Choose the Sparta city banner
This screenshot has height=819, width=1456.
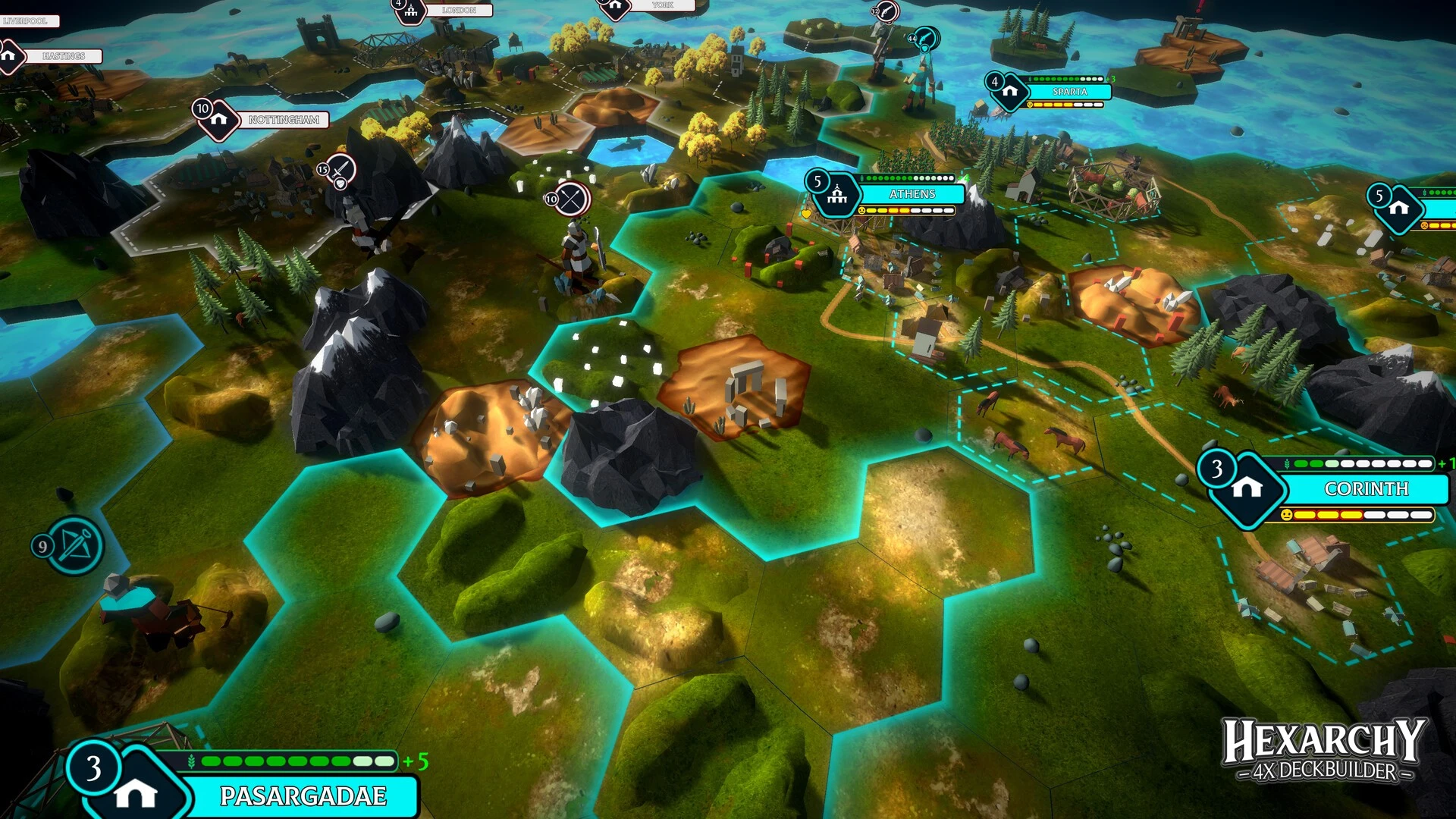(x=1069, y=92)
